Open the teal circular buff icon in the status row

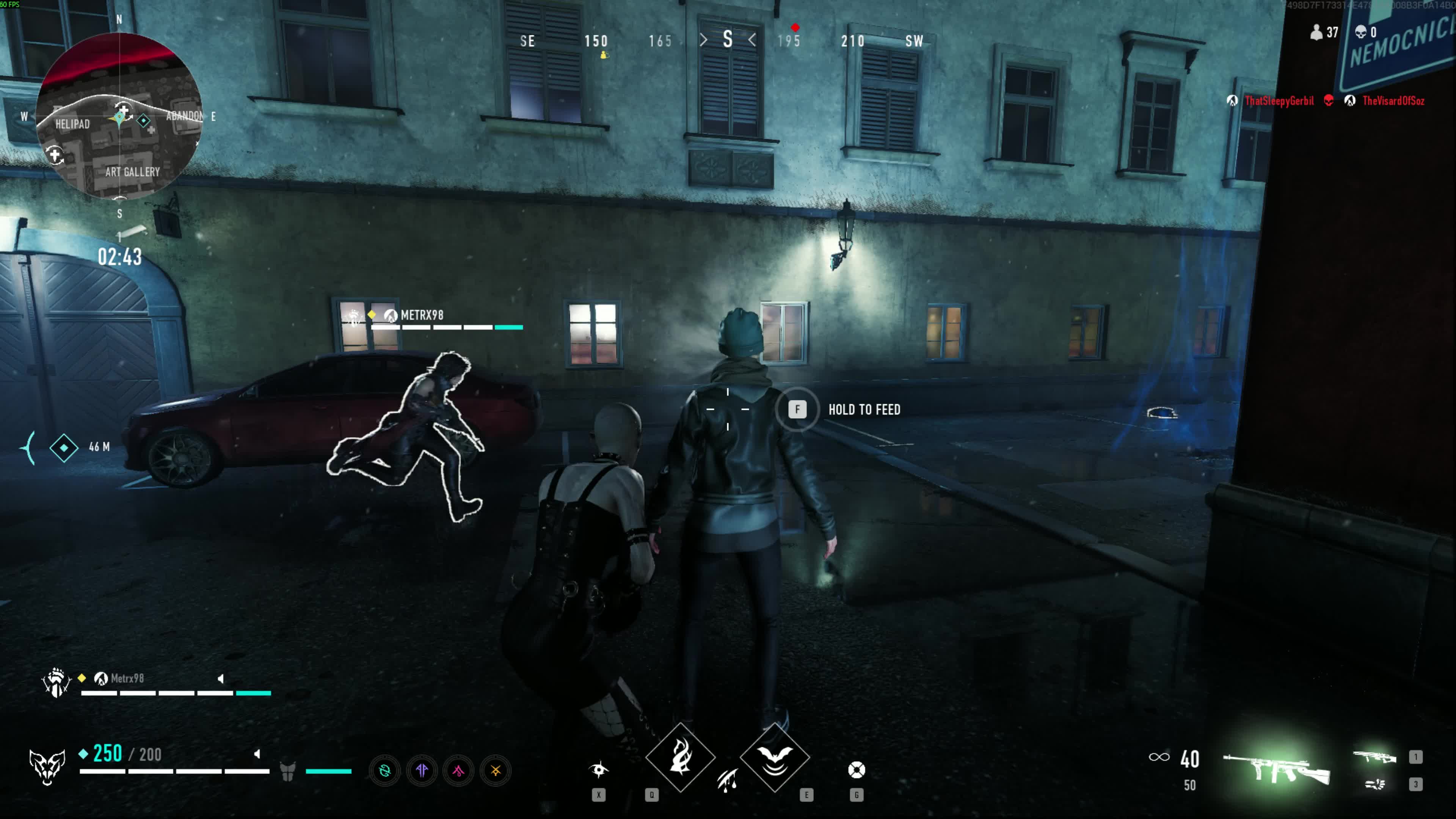coord(386,770)
